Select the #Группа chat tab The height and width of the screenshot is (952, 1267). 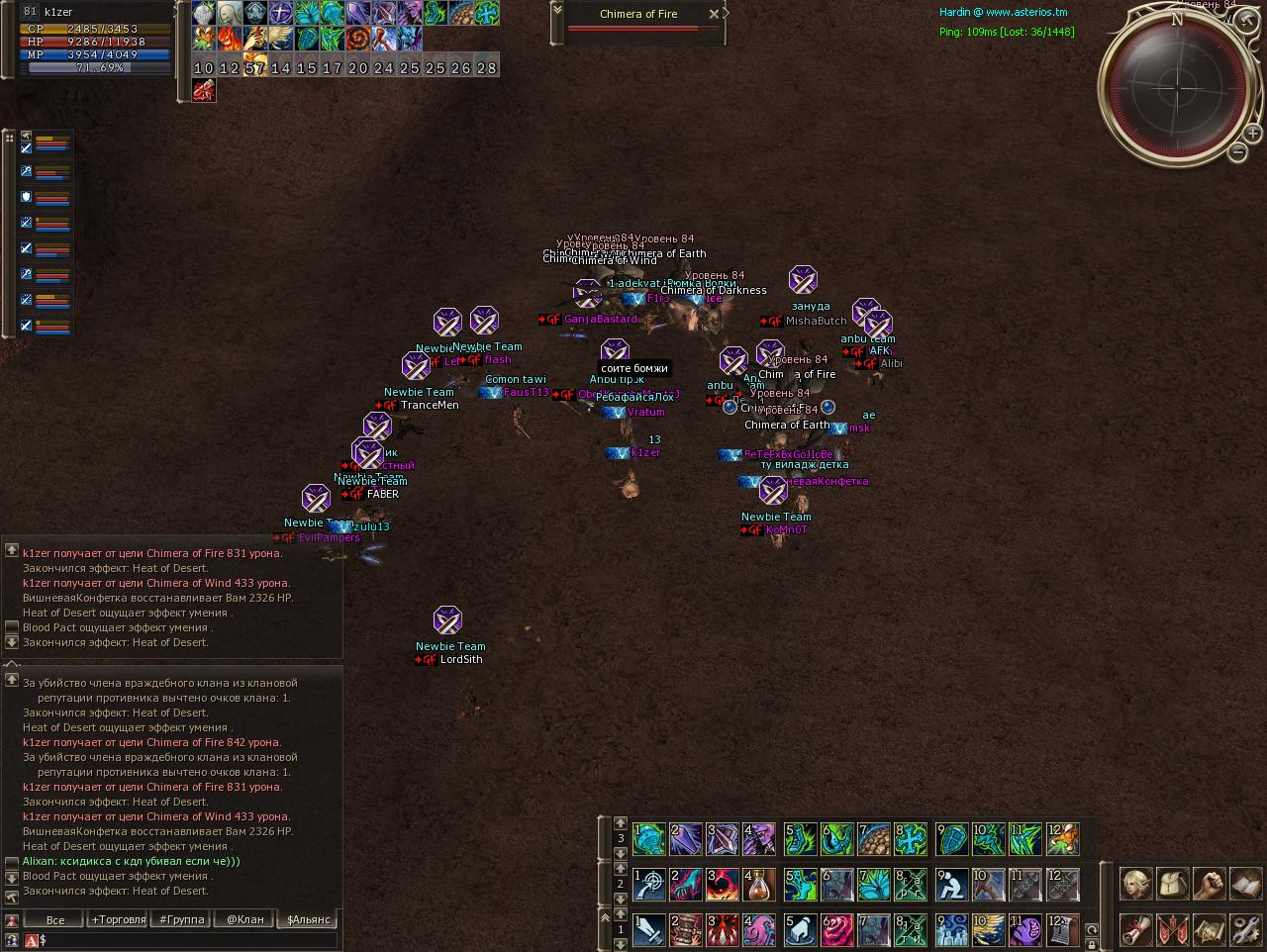pyautogui.click(x=181, y=919)
